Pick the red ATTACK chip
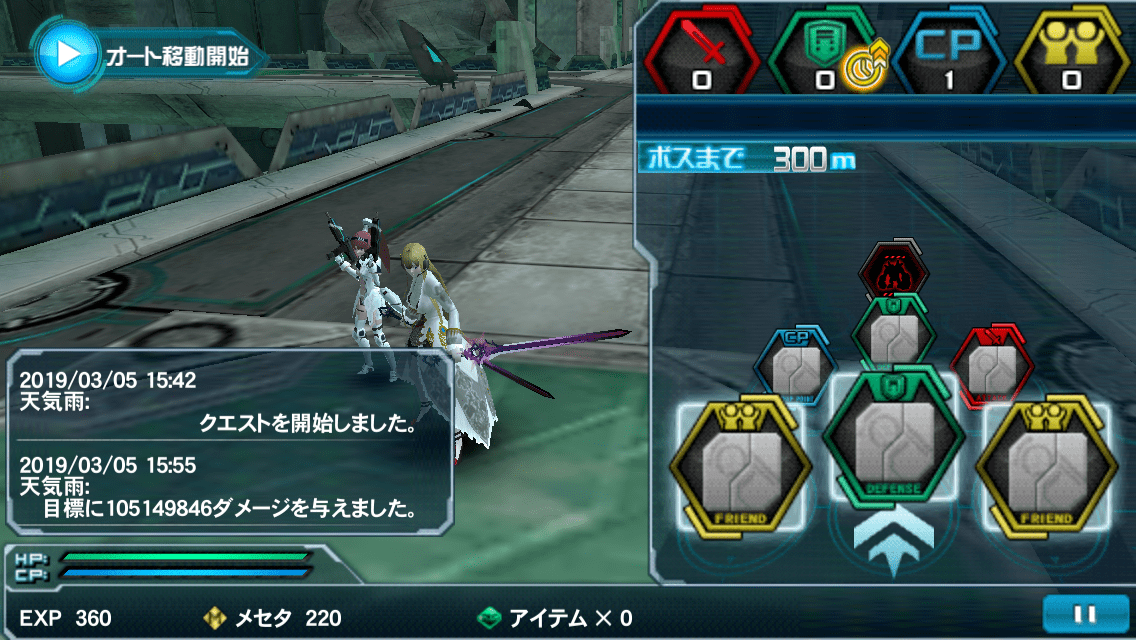Screen dimensions: 1136x640 tap(991, 364)
